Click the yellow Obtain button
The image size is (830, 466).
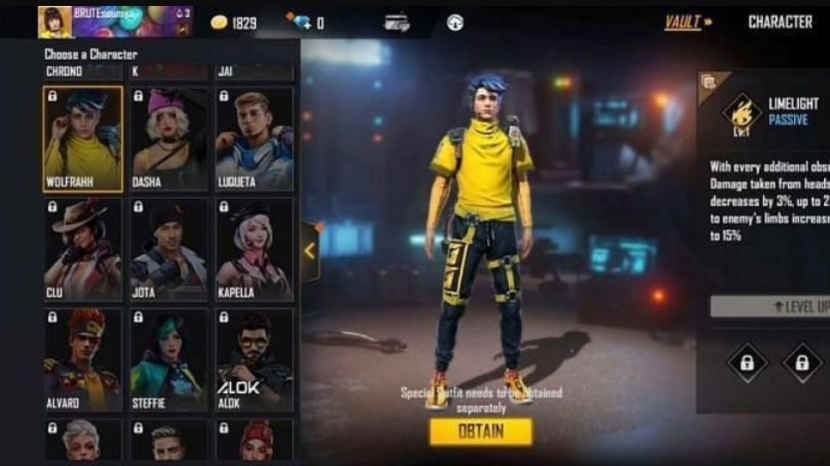pos(481,432)
